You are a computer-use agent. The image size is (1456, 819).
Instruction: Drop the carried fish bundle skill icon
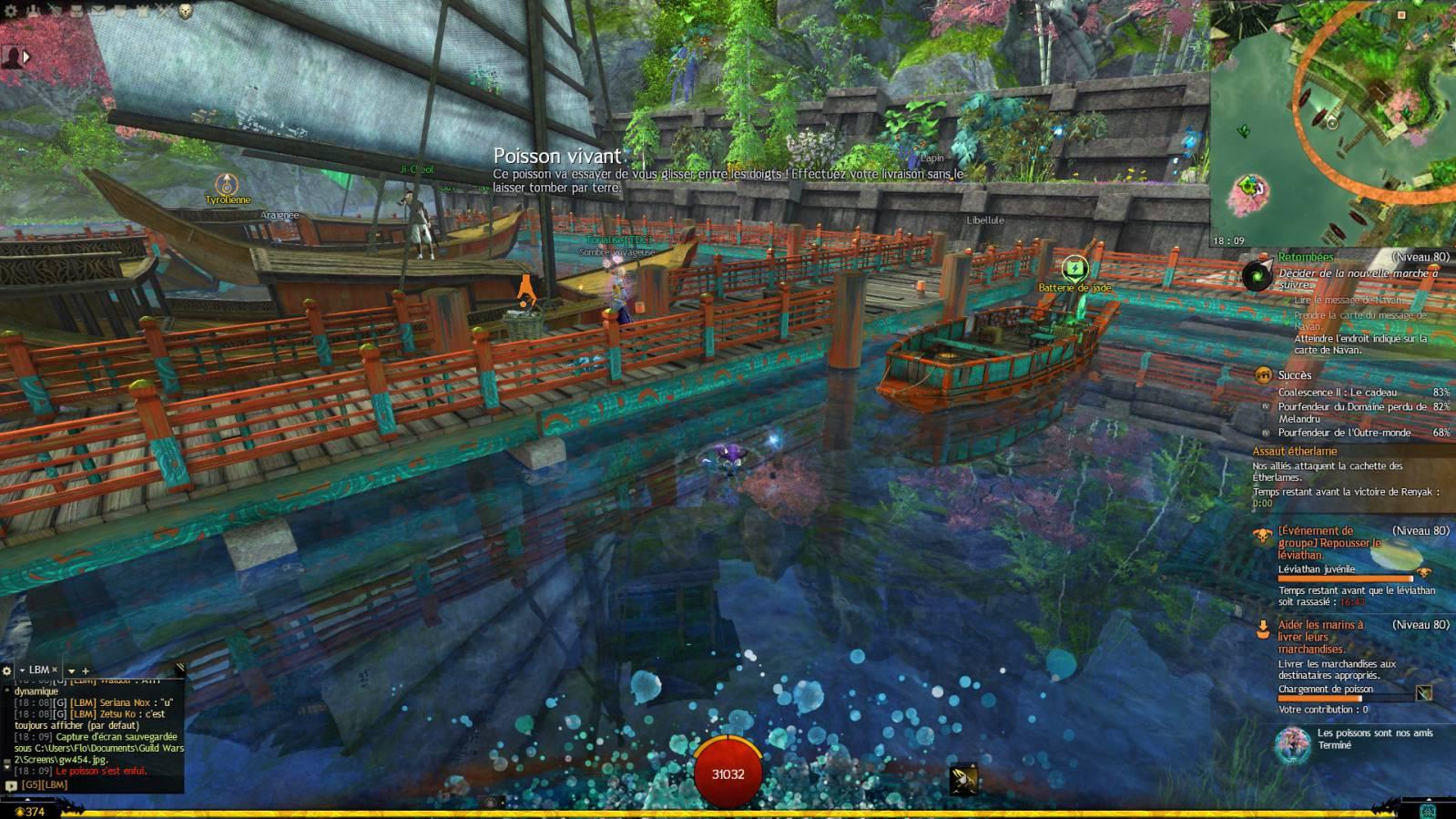click(962, 781)
